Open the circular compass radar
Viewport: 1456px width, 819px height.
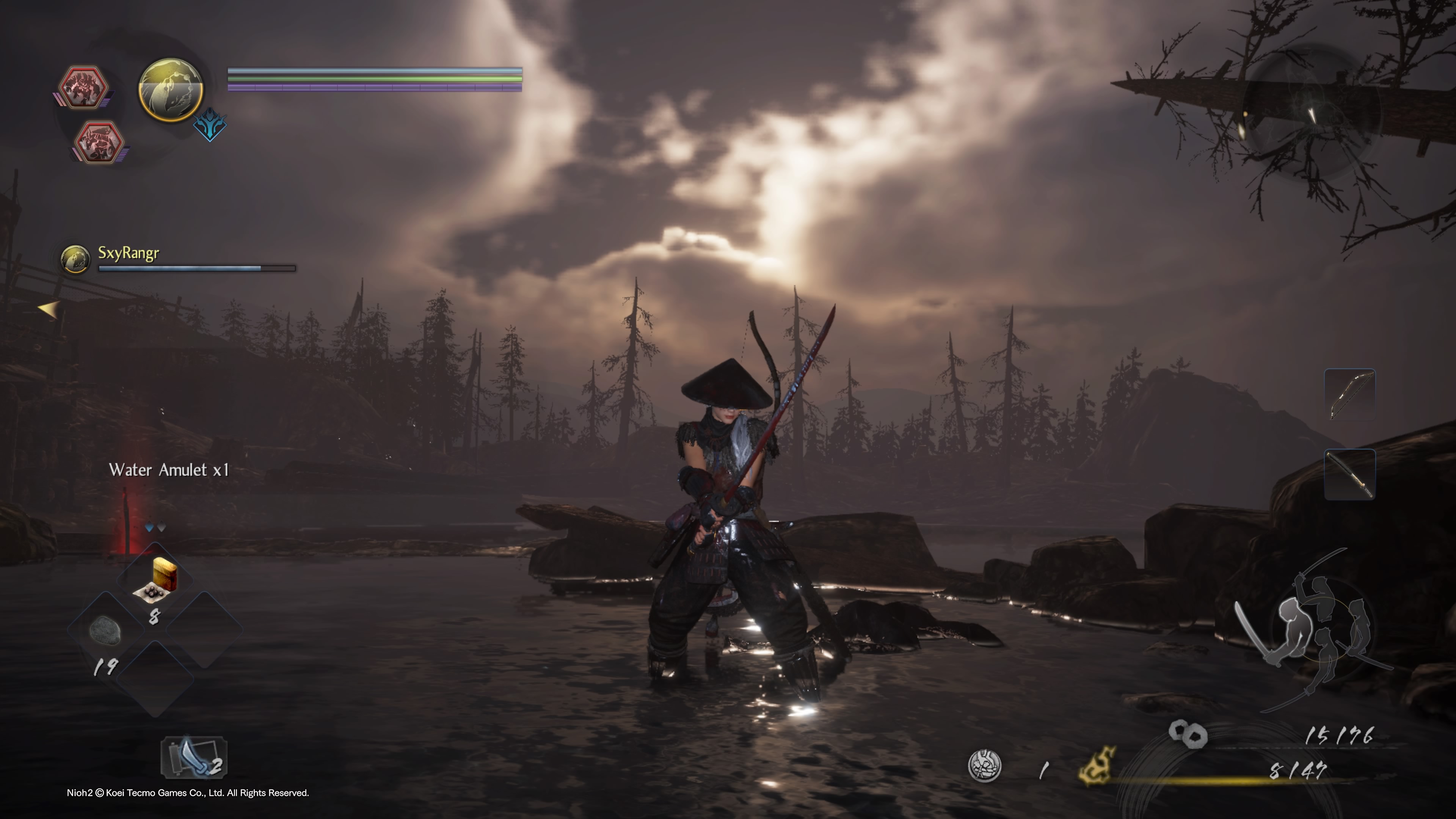click(1311, 113)
